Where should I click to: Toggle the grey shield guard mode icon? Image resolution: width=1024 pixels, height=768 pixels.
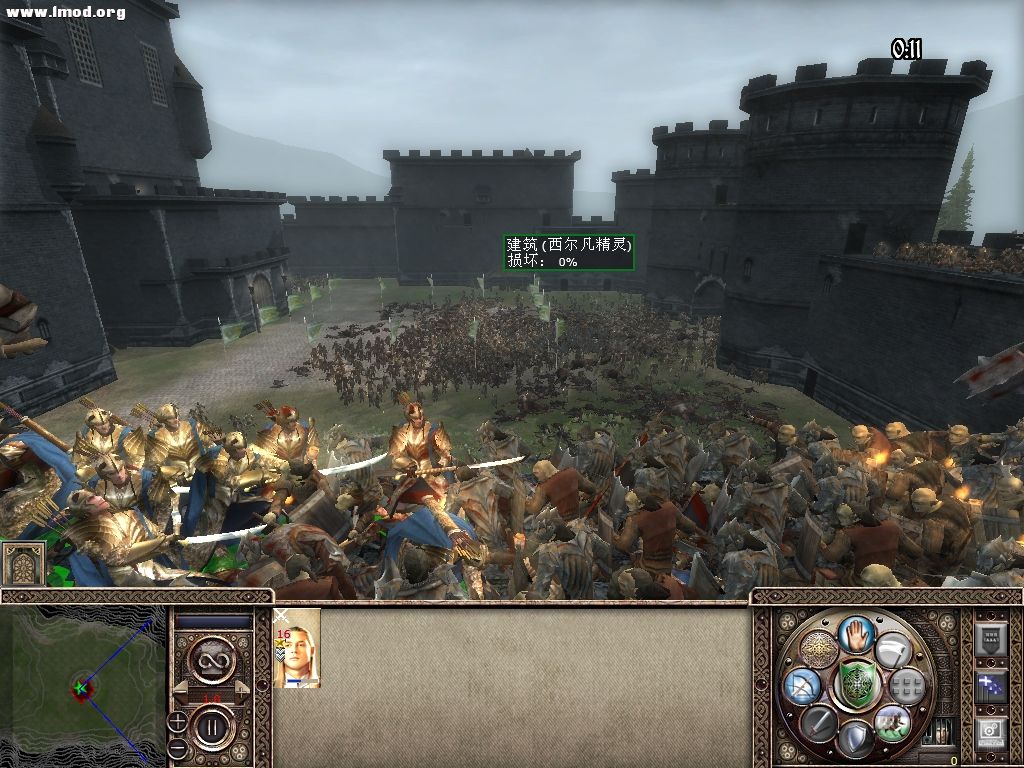click(x=856, y=739)
